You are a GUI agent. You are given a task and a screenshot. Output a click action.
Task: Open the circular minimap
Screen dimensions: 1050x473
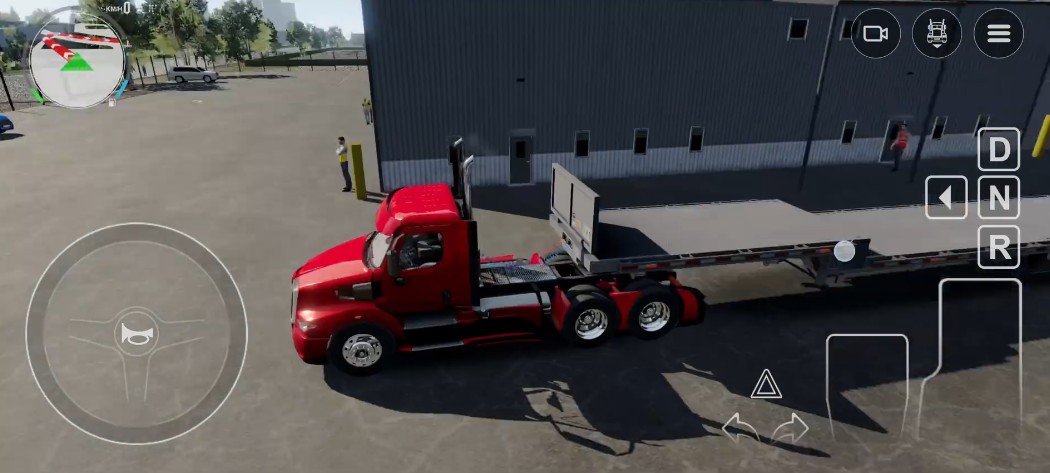tap(77, 59)
